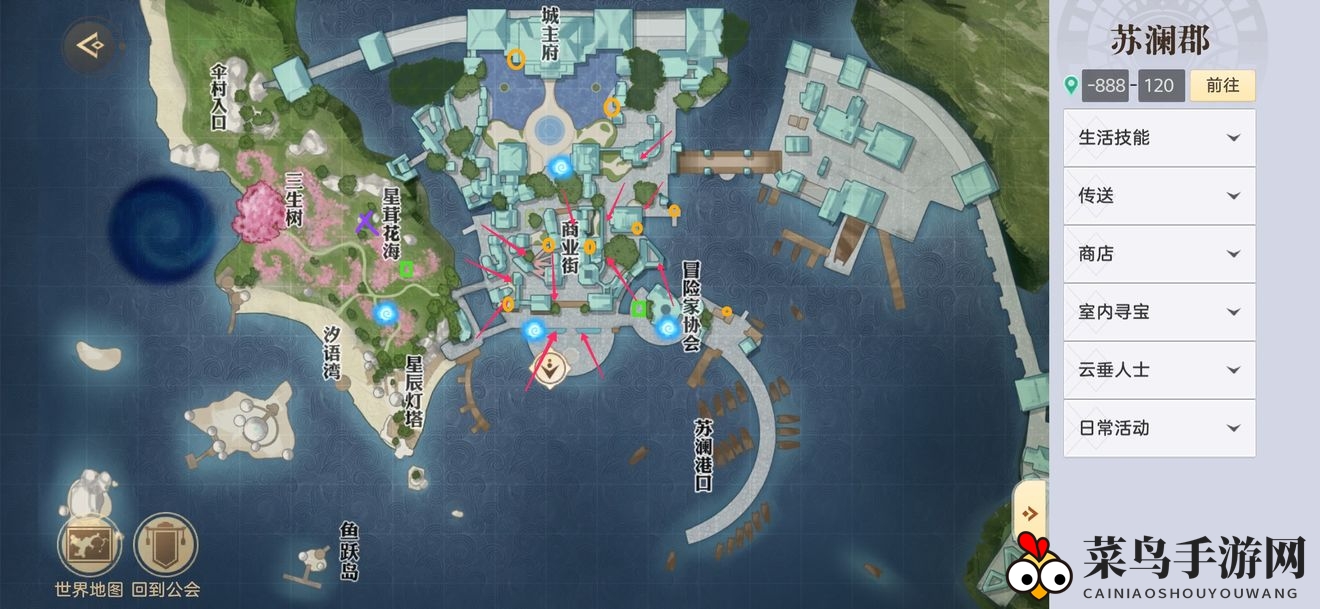Choose the teleport point above 汐语湾
Screen dimensions: 1320x609
tap(386, 314)
